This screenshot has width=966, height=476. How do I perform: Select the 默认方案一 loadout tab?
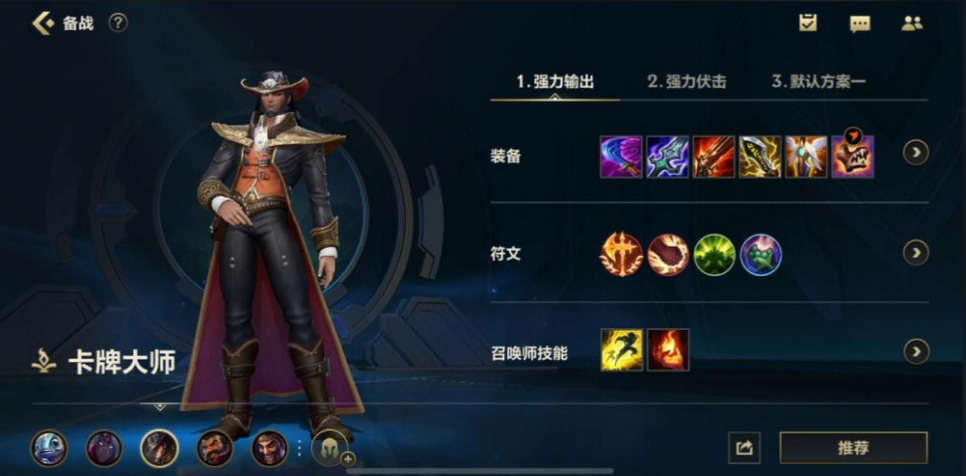pos(818,82)
